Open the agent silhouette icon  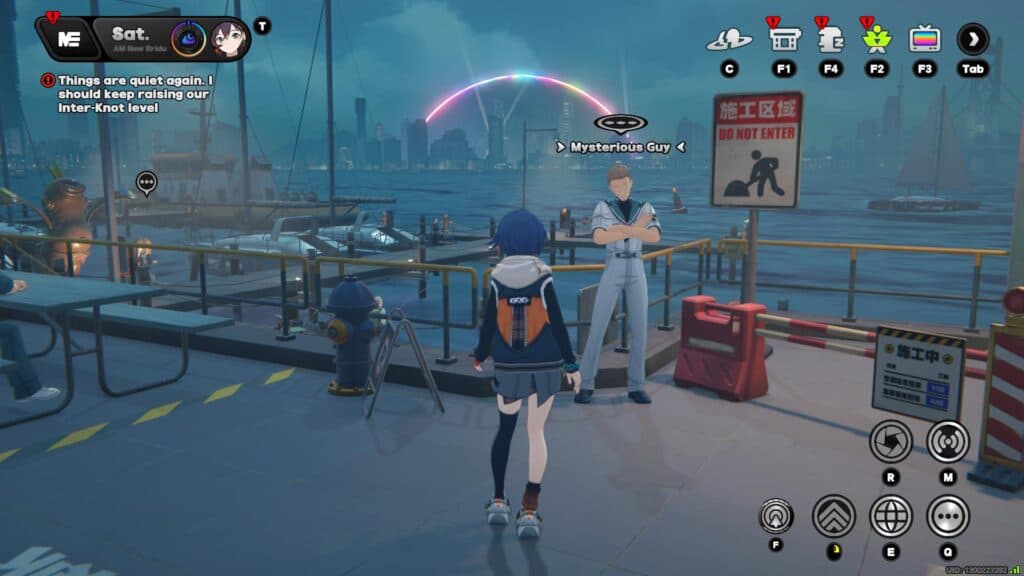729,40
